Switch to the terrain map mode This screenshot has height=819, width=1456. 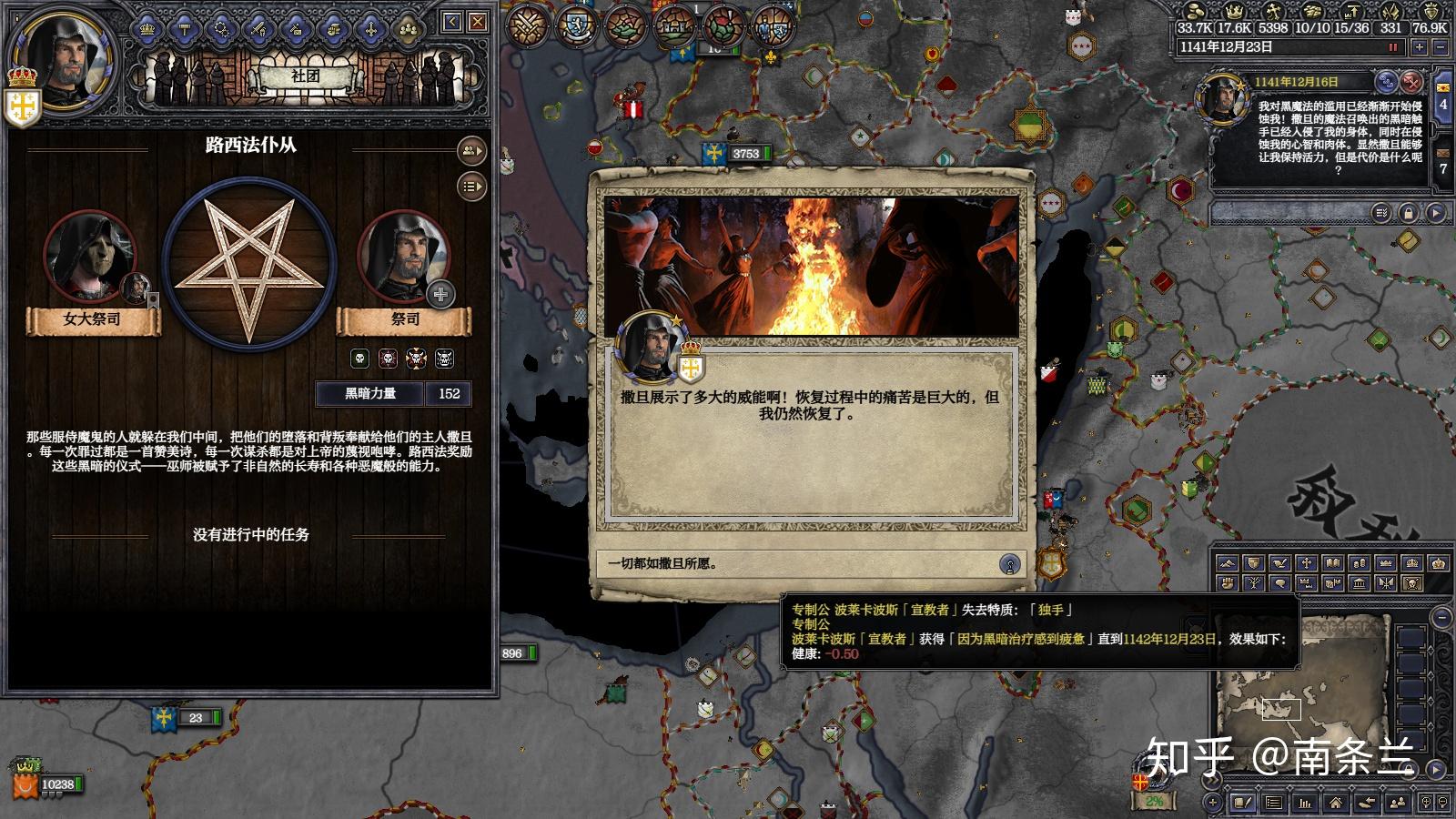(1227, 563)
